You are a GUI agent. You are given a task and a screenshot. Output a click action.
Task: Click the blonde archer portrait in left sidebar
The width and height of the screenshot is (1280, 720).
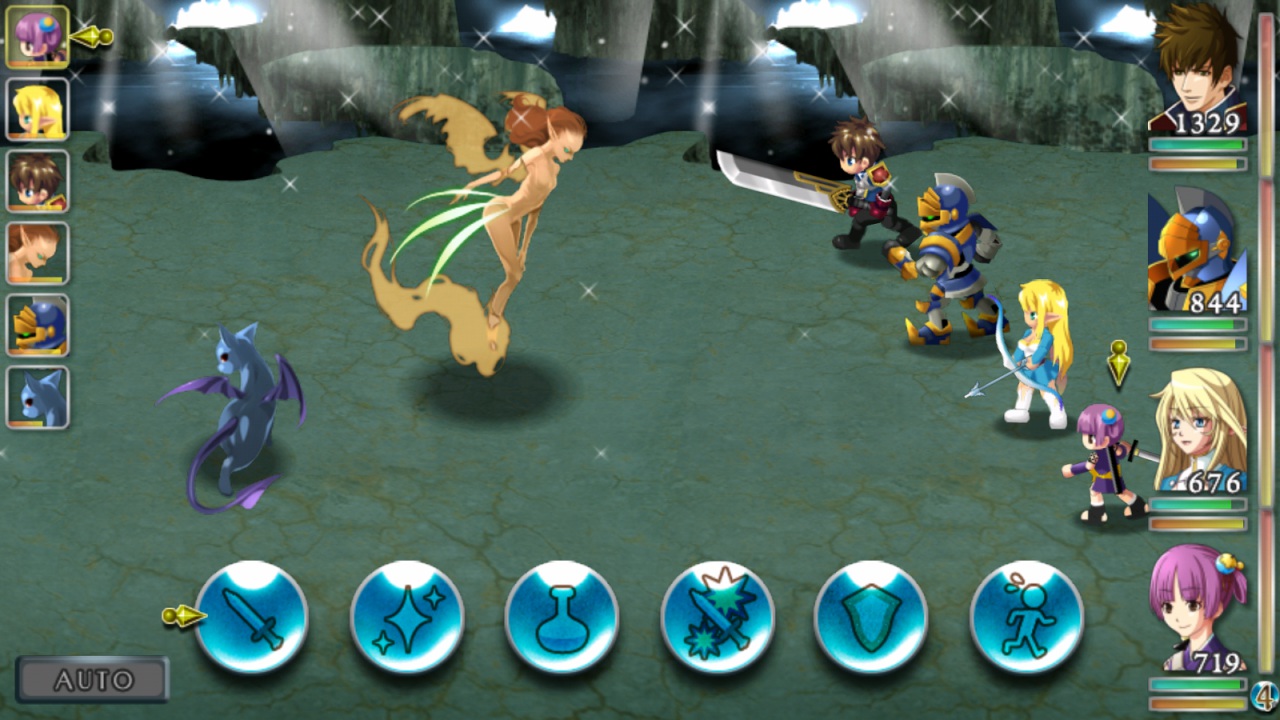pyautogui.click(x=36, y=108)
